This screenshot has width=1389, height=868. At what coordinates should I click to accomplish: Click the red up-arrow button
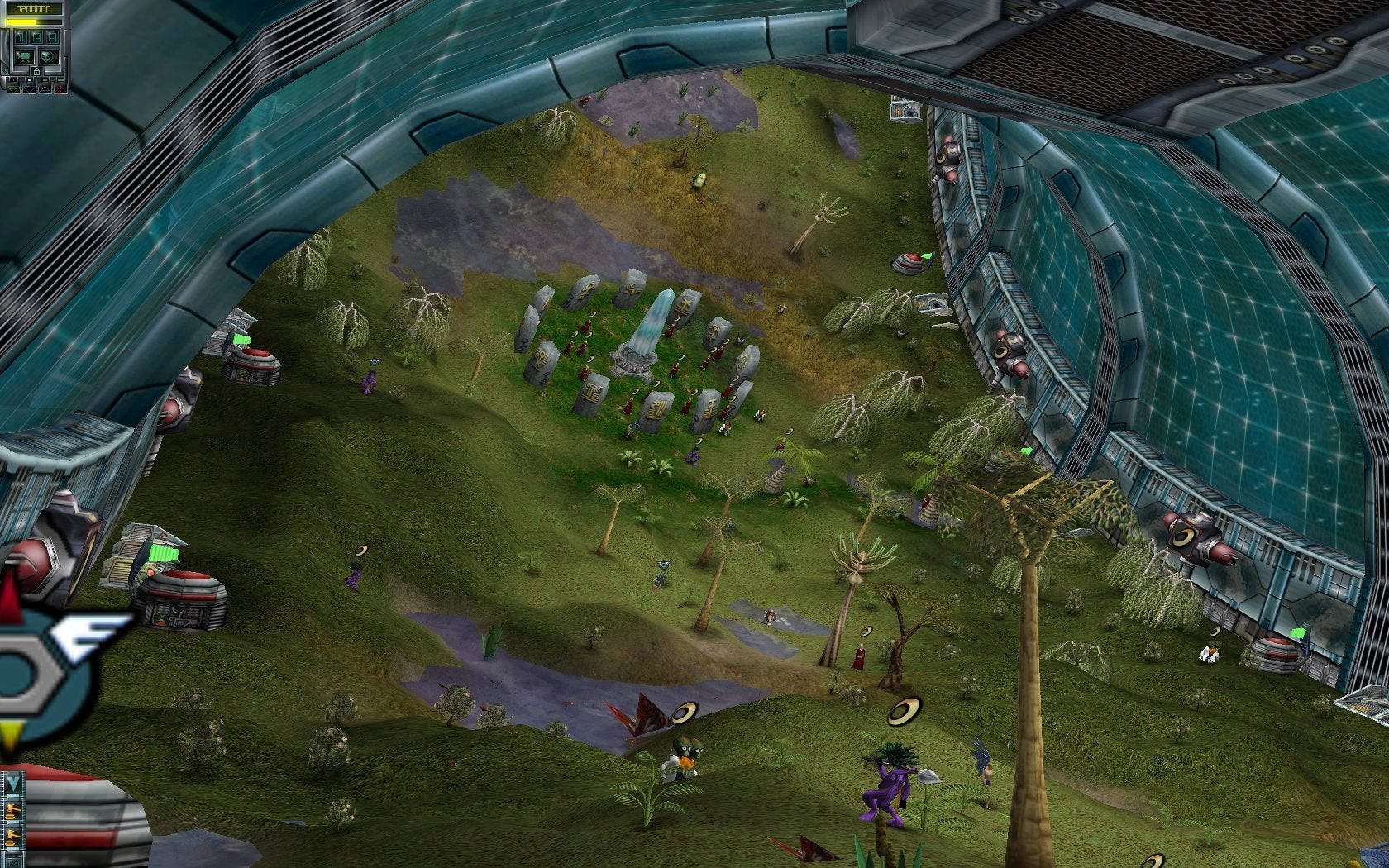60,89
